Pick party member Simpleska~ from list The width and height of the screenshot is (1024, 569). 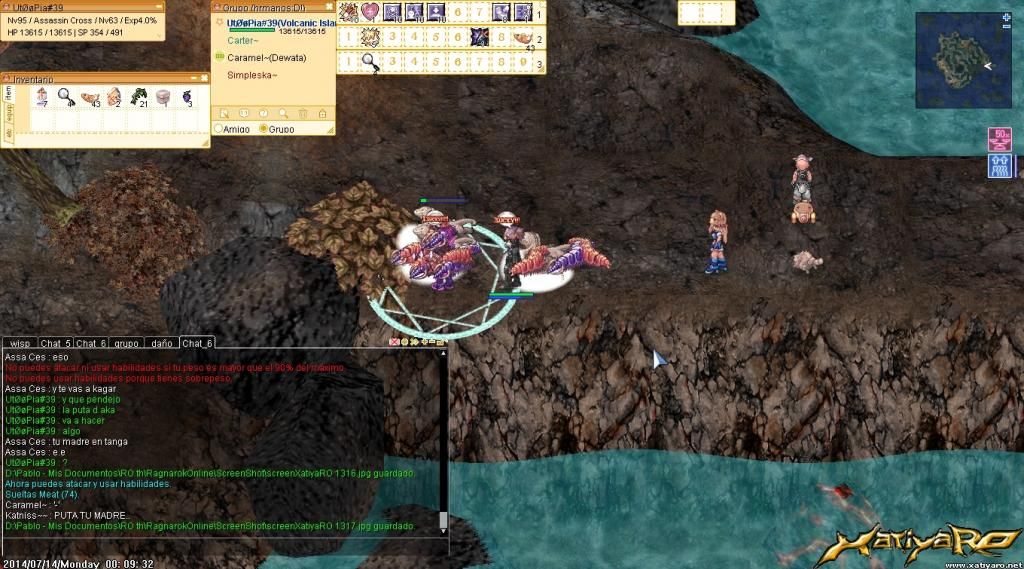click(x=252, y=75)
